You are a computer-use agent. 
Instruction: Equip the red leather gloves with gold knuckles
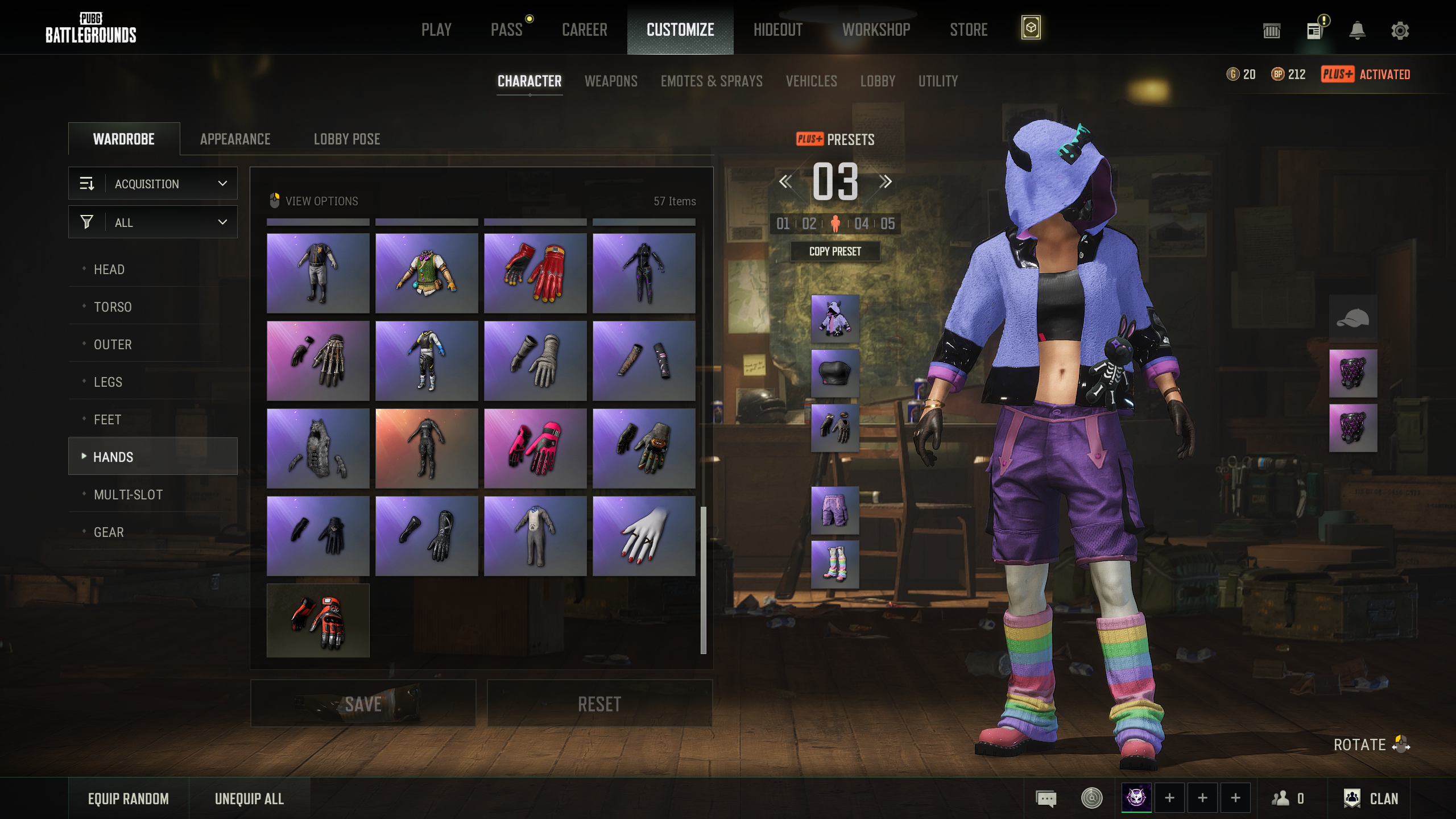[535, 273]
